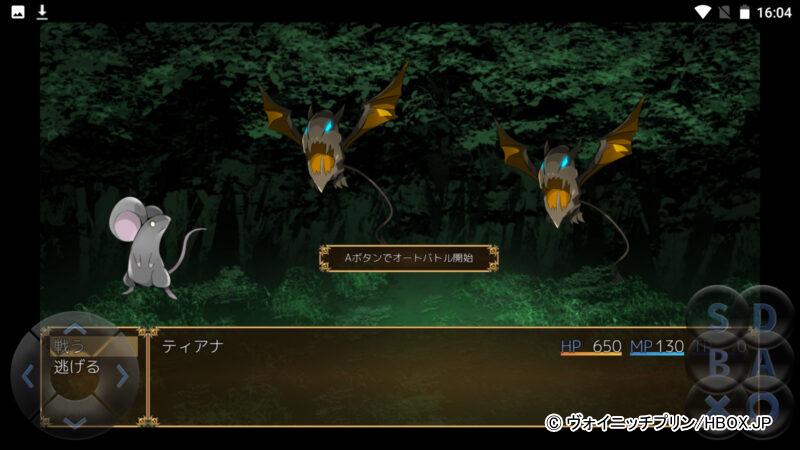
Task: Tap the virtual D-pad left arrow
Action: 27,376
